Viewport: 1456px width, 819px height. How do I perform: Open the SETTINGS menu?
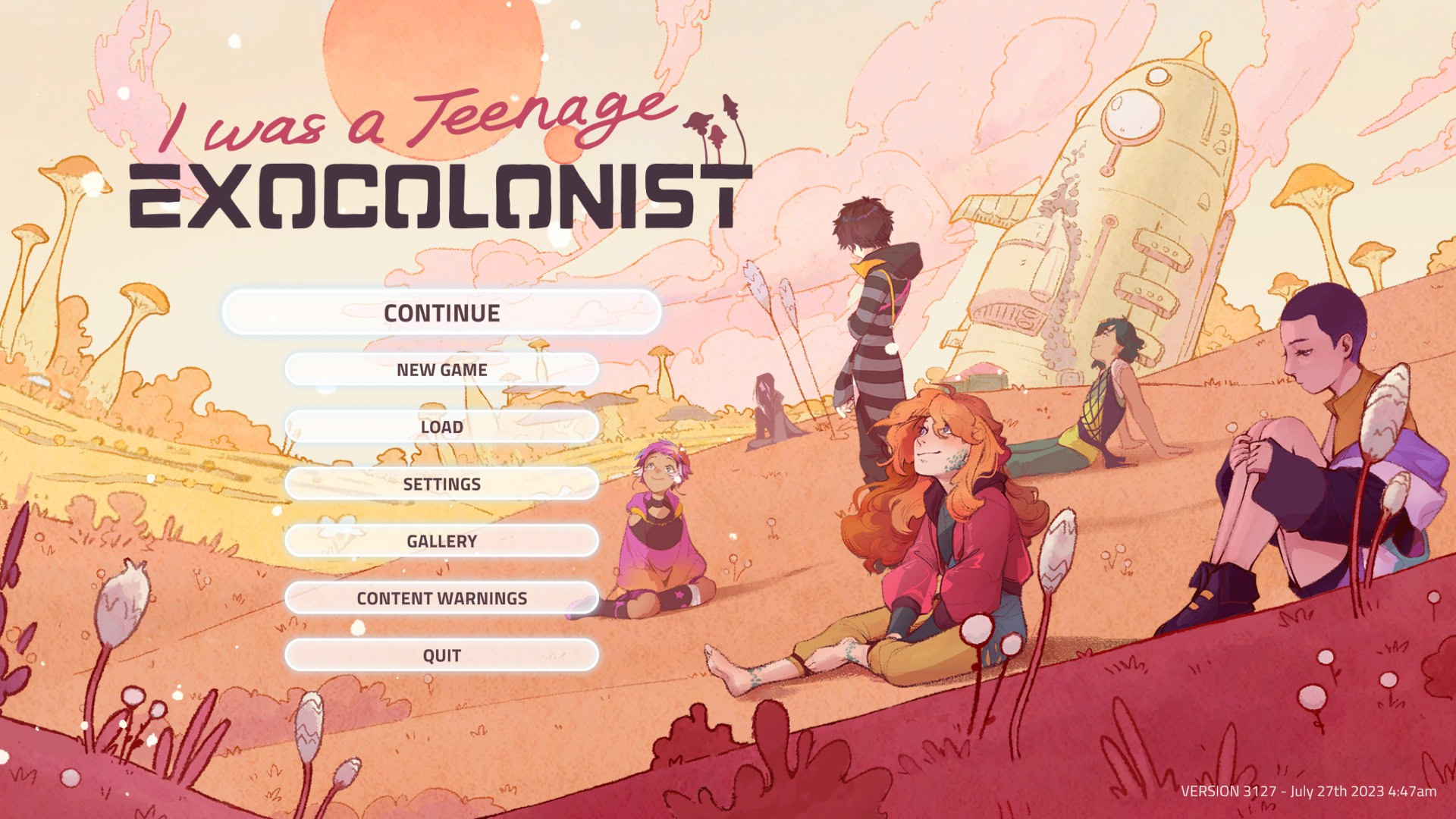(x=442, y=484)
